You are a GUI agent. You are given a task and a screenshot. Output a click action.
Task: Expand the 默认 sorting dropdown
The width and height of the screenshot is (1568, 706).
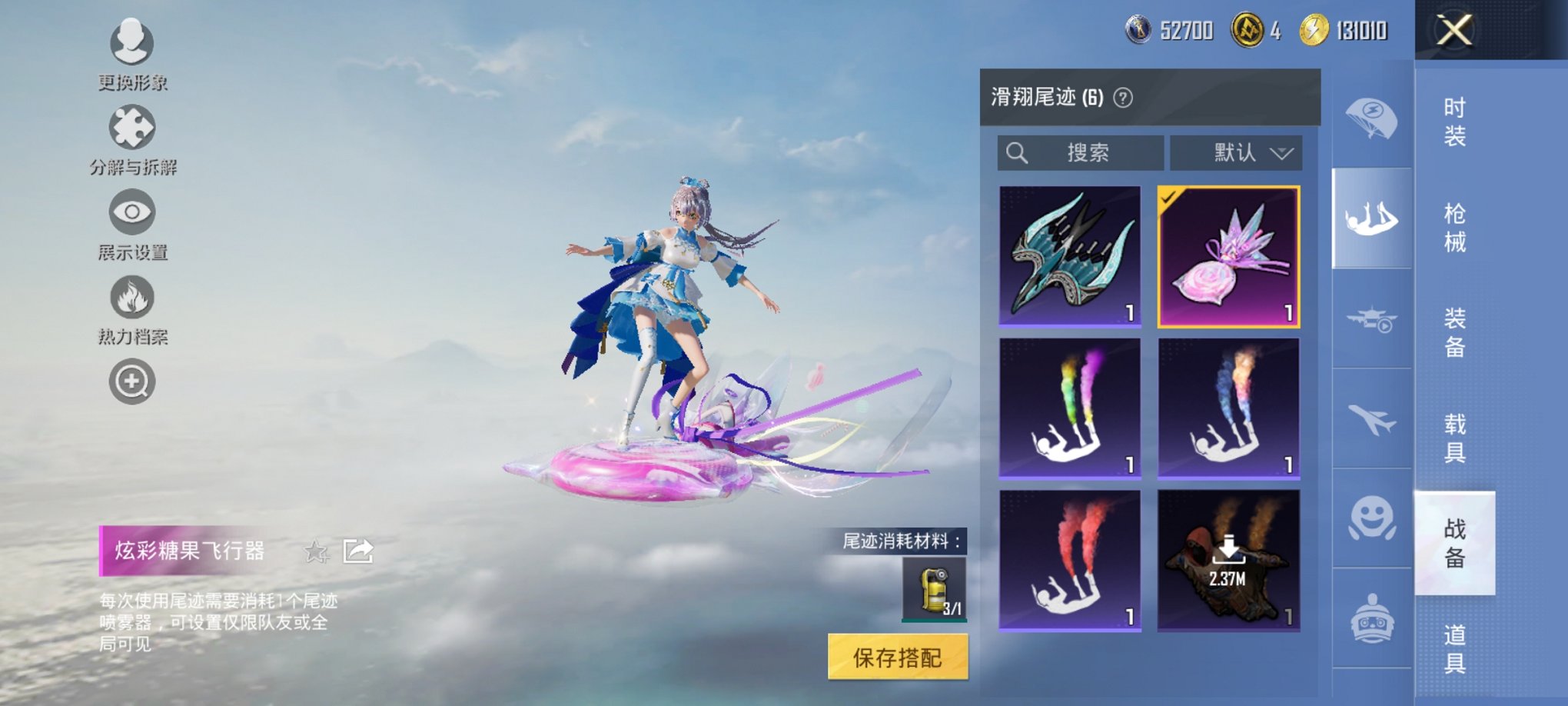[1236, 153]
